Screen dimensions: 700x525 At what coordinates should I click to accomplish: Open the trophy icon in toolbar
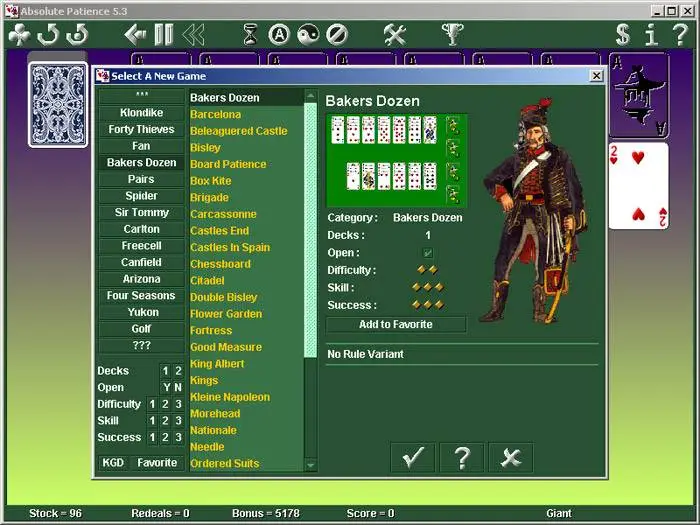click(453, 35)
